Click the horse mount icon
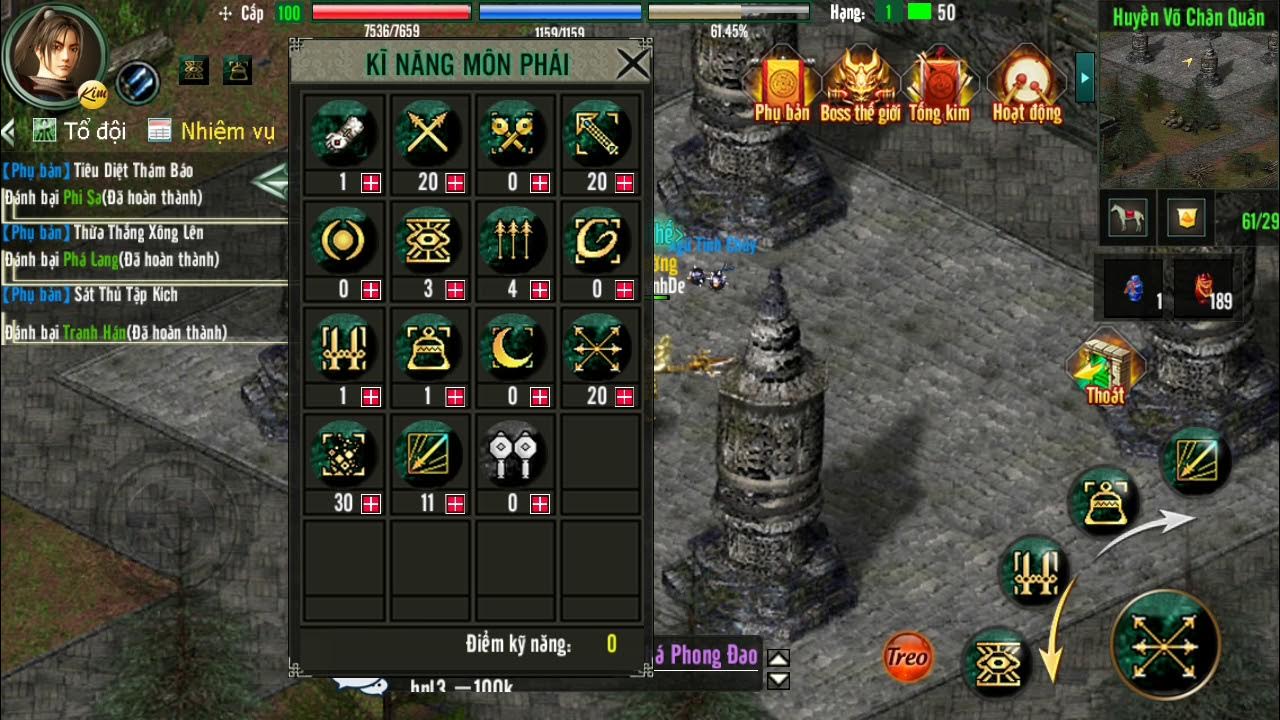The width and height of the screenshot is (1280, 720). [x=1129, y=217]
